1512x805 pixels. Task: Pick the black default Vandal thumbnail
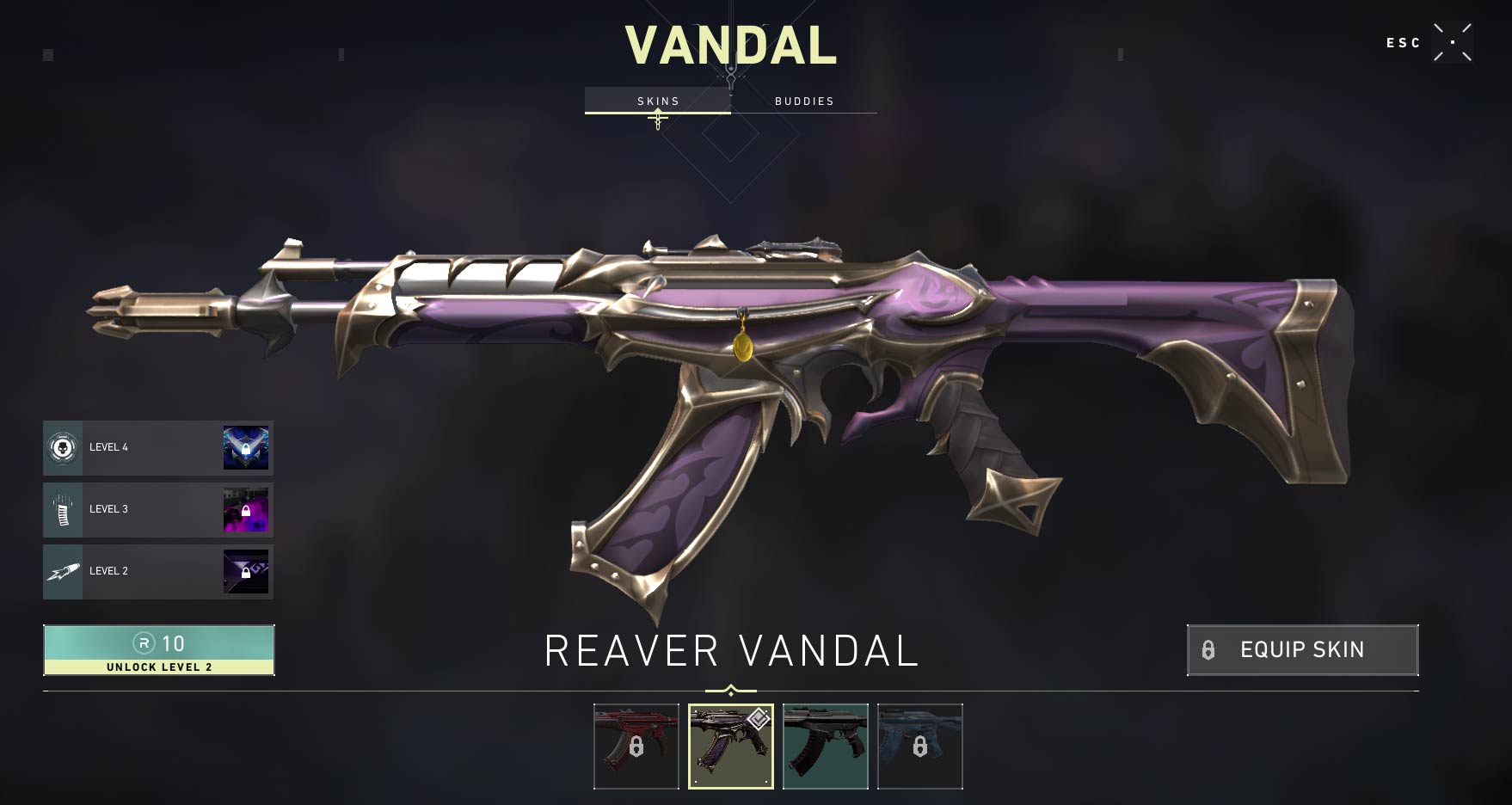tap(826, 747)
